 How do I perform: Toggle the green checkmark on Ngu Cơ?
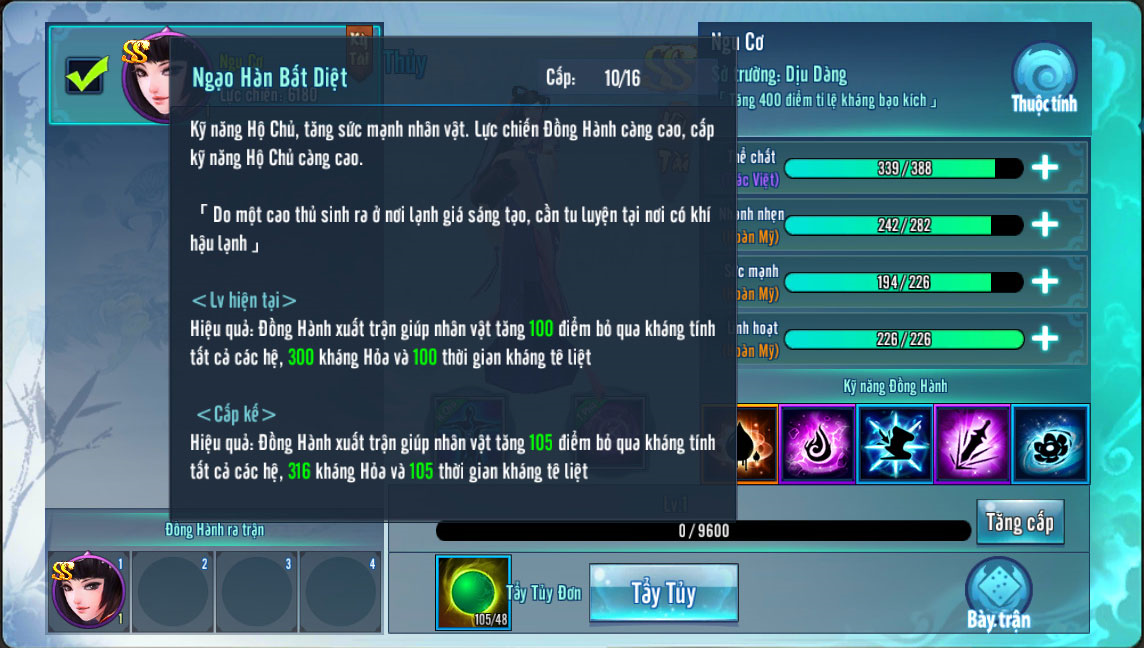pos(86,75)
